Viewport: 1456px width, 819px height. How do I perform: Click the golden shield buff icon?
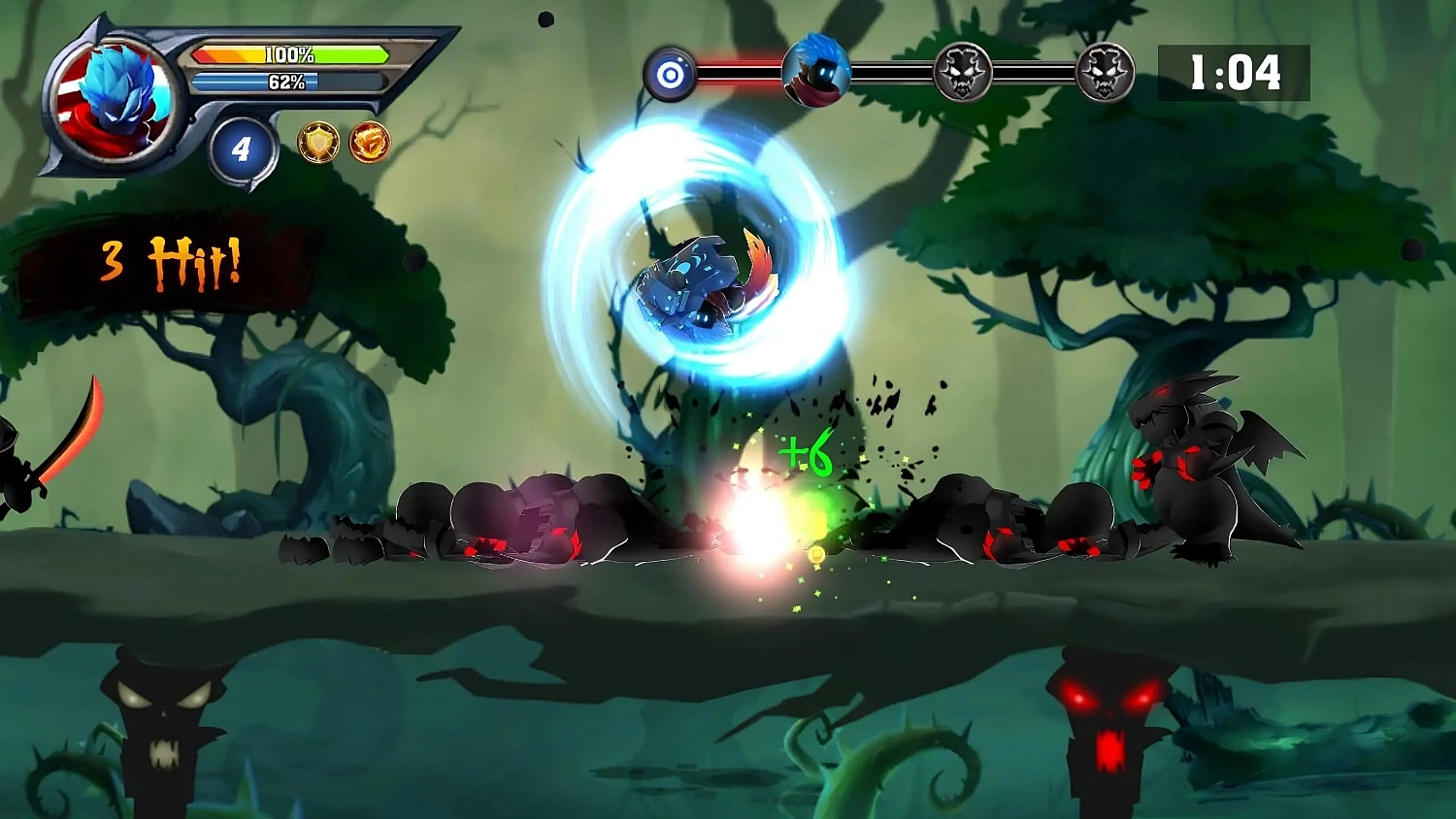pyautogui.click(x=319, y=142)
